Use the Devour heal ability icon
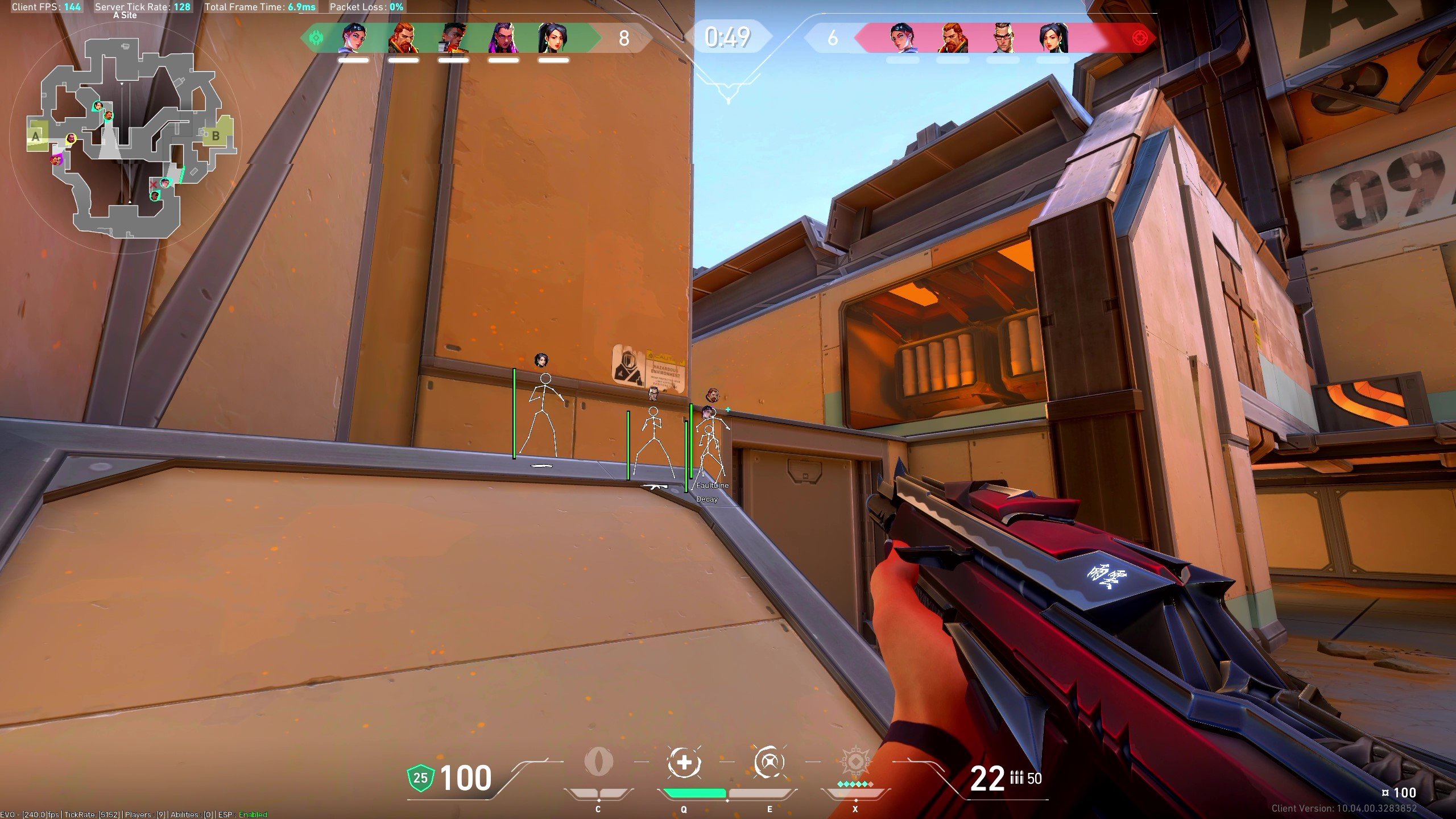This screenshot has height=819, width=1456. click(x=684, y=762)
